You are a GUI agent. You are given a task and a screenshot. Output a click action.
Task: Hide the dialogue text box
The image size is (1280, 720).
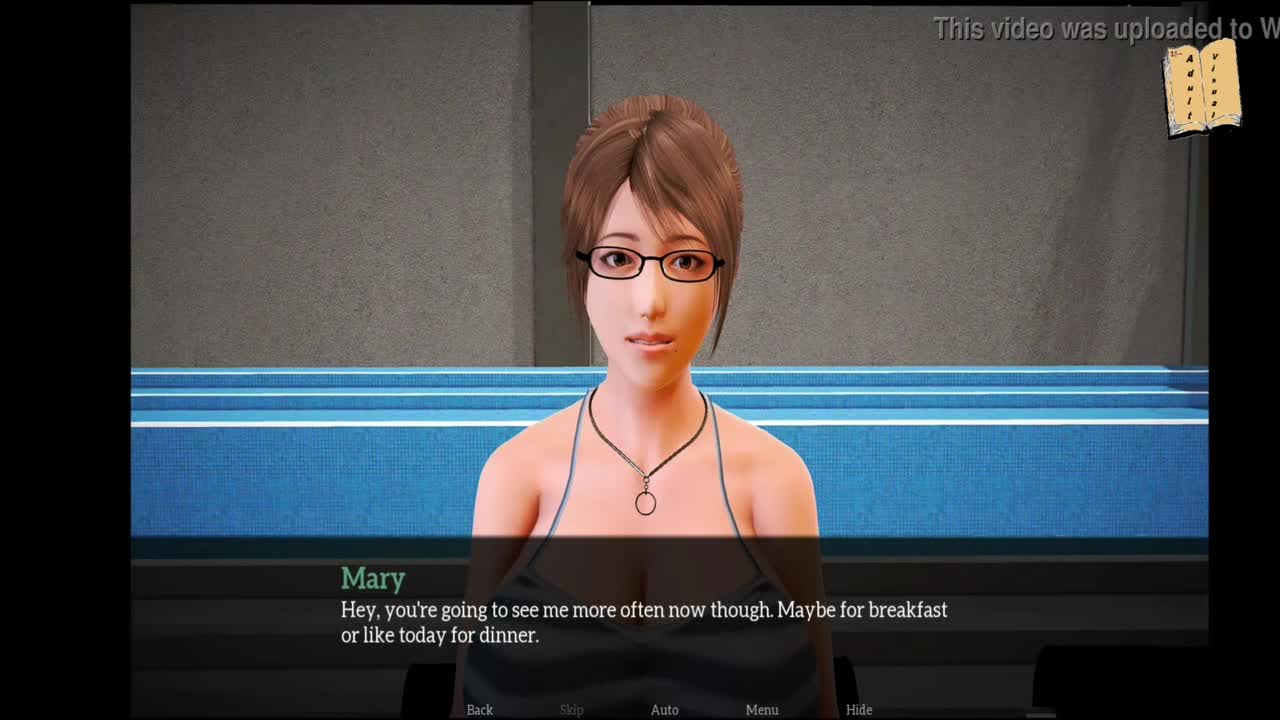858,709
